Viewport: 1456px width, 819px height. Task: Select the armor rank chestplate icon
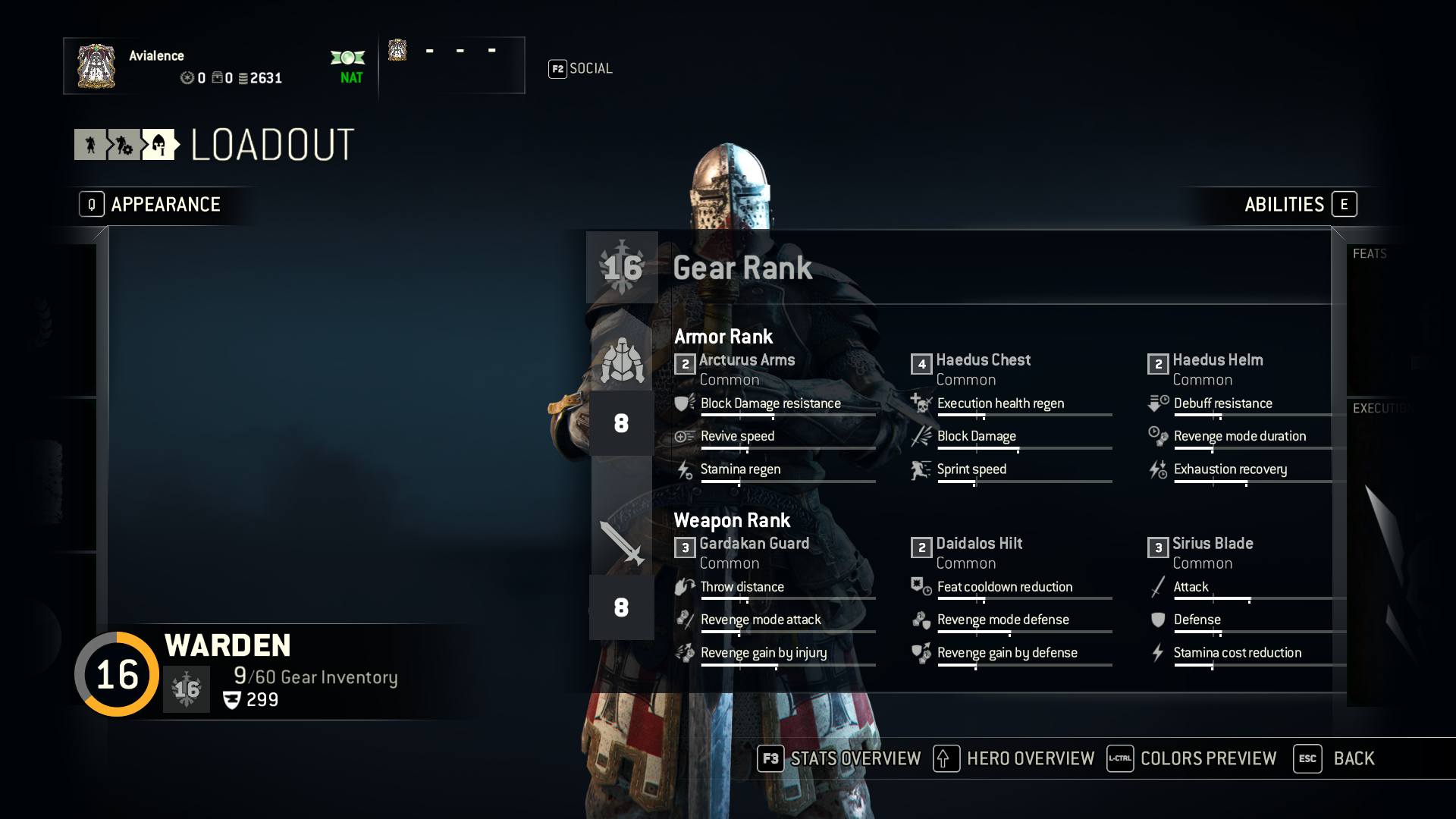click(x=622, y=359)
